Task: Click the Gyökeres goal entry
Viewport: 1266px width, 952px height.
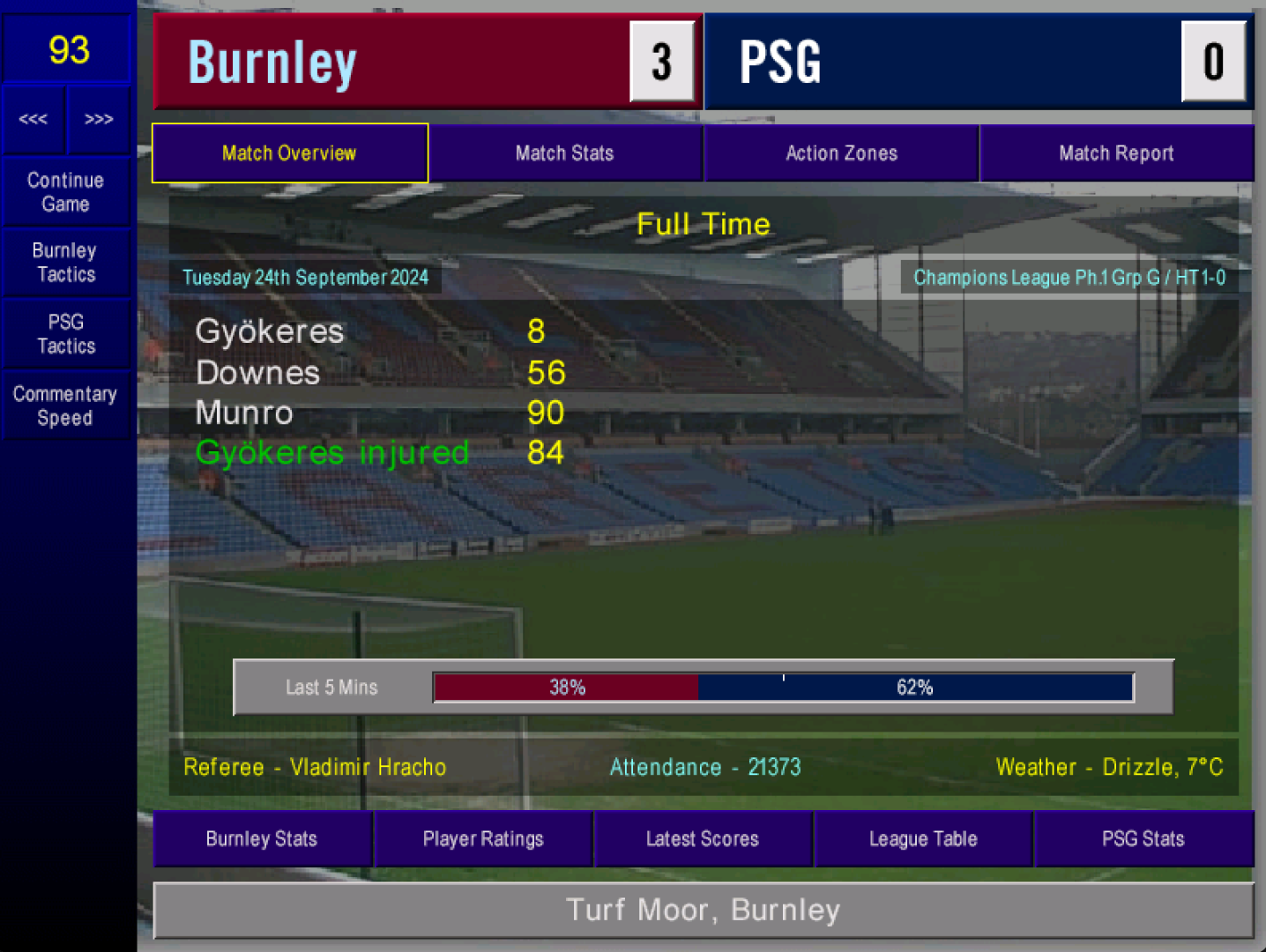Action: pos(270,332)
